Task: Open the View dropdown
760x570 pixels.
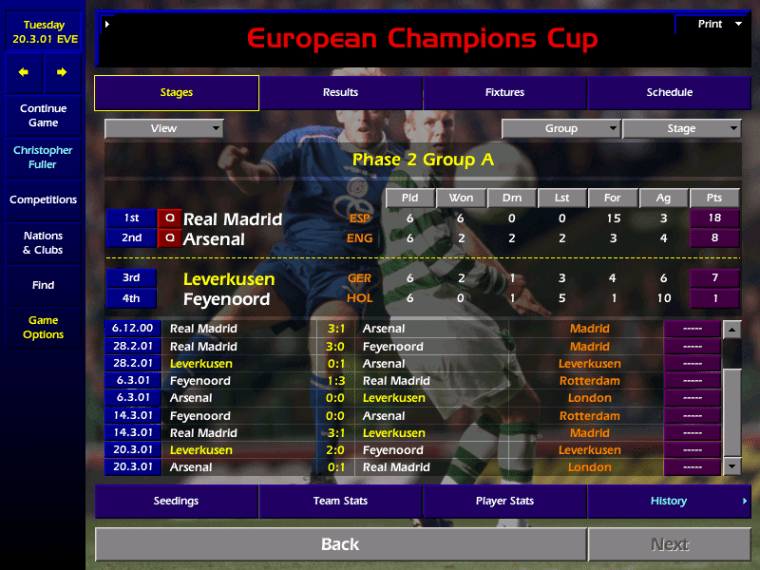Action: point(164,129)
